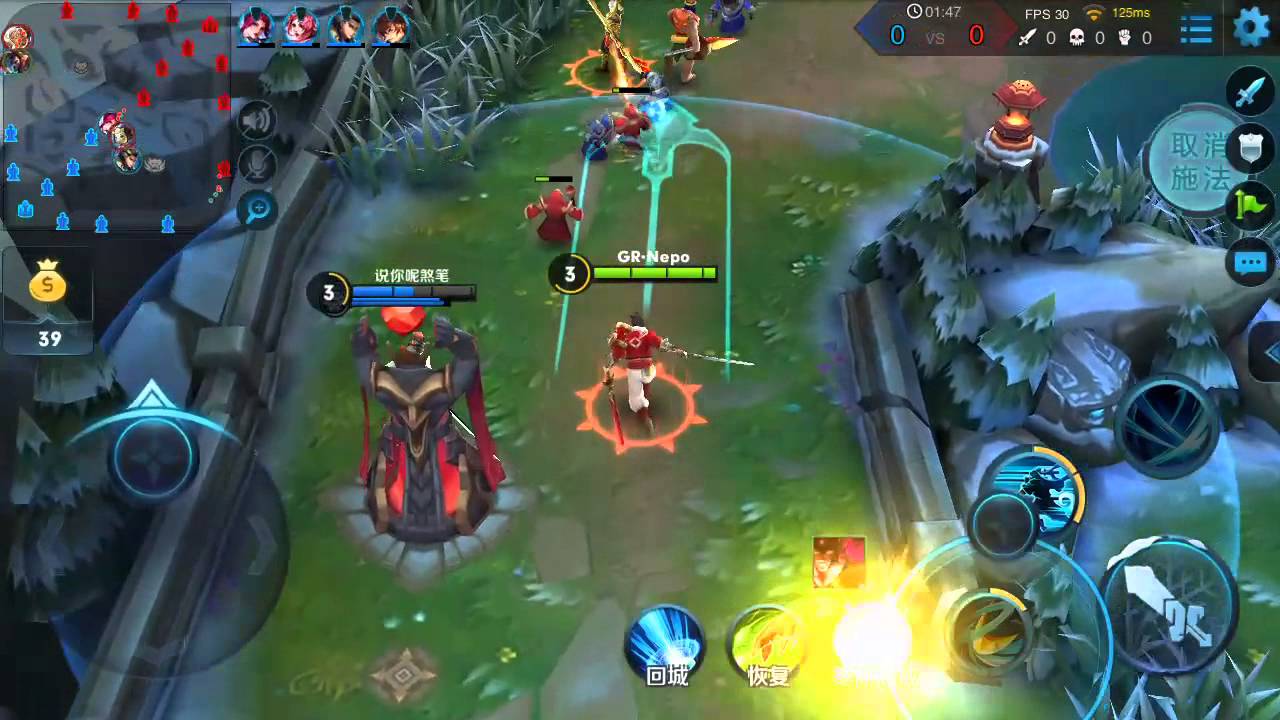Select the green flag signal icon

pyautogui.click(x=1251, y=206)
